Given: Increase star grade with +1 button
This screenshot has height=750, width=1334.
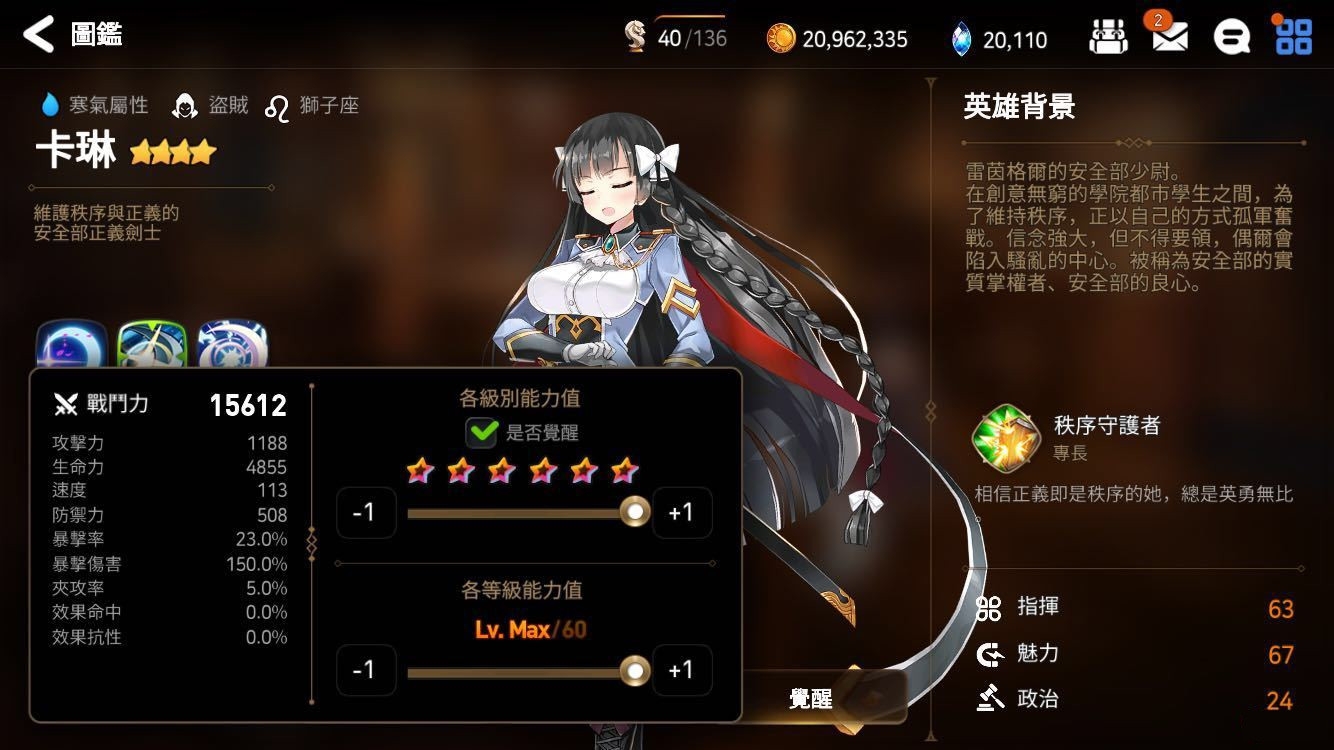Looking at the screenshot, I should pos(681,512).
